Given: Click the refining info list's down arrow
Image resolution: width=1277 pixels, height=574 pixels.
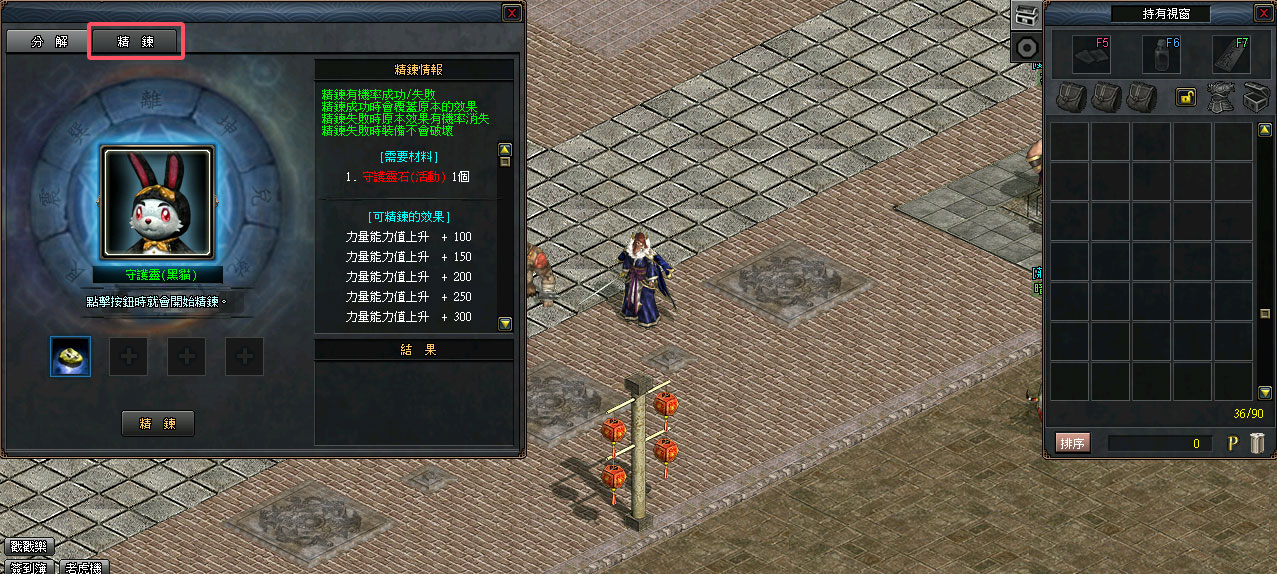Looking at the screenshot, I should [505, 323].
